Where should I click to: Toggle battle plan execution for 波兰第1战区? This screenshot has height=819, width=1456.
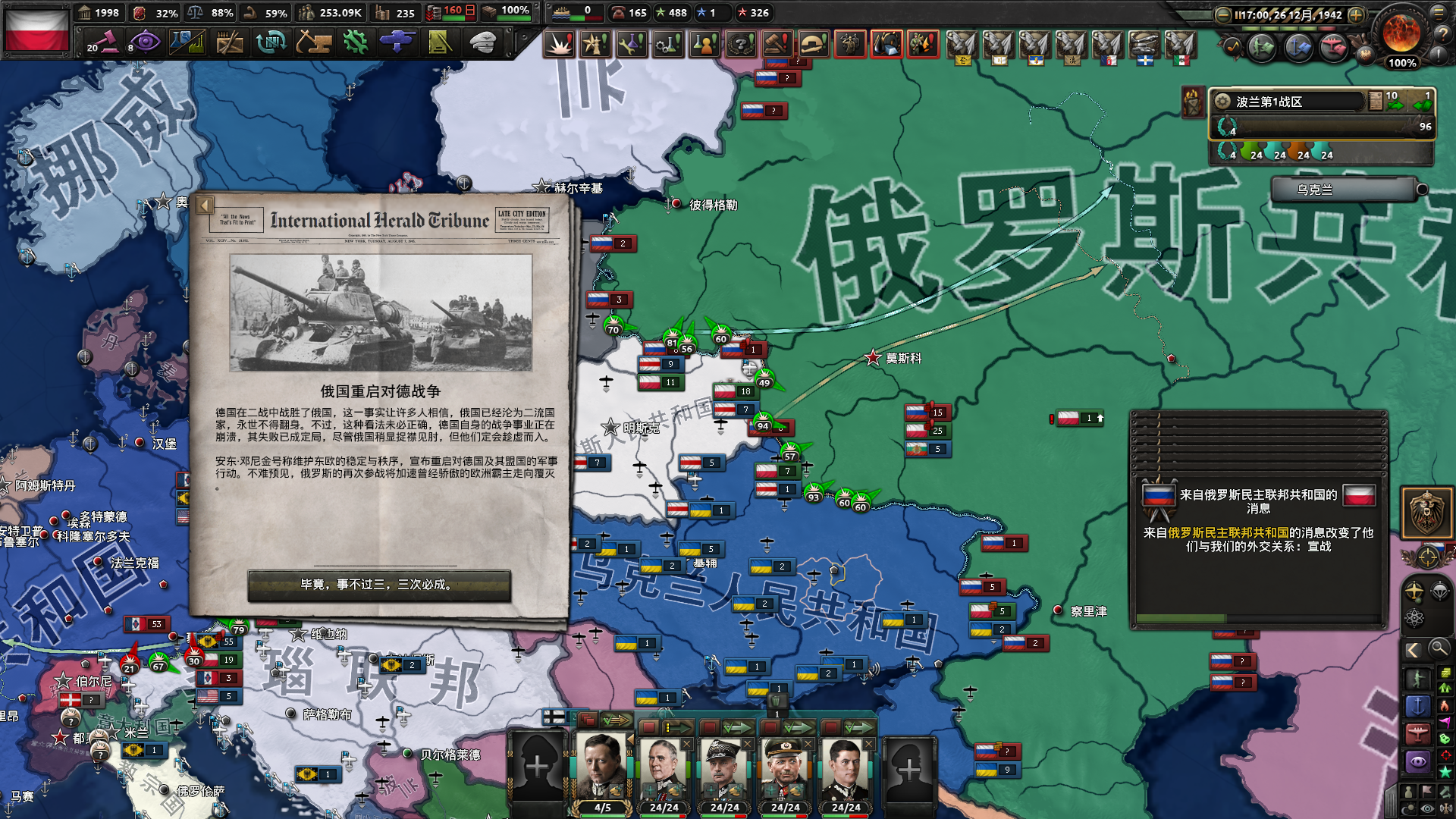click(x=1395, y=104)
